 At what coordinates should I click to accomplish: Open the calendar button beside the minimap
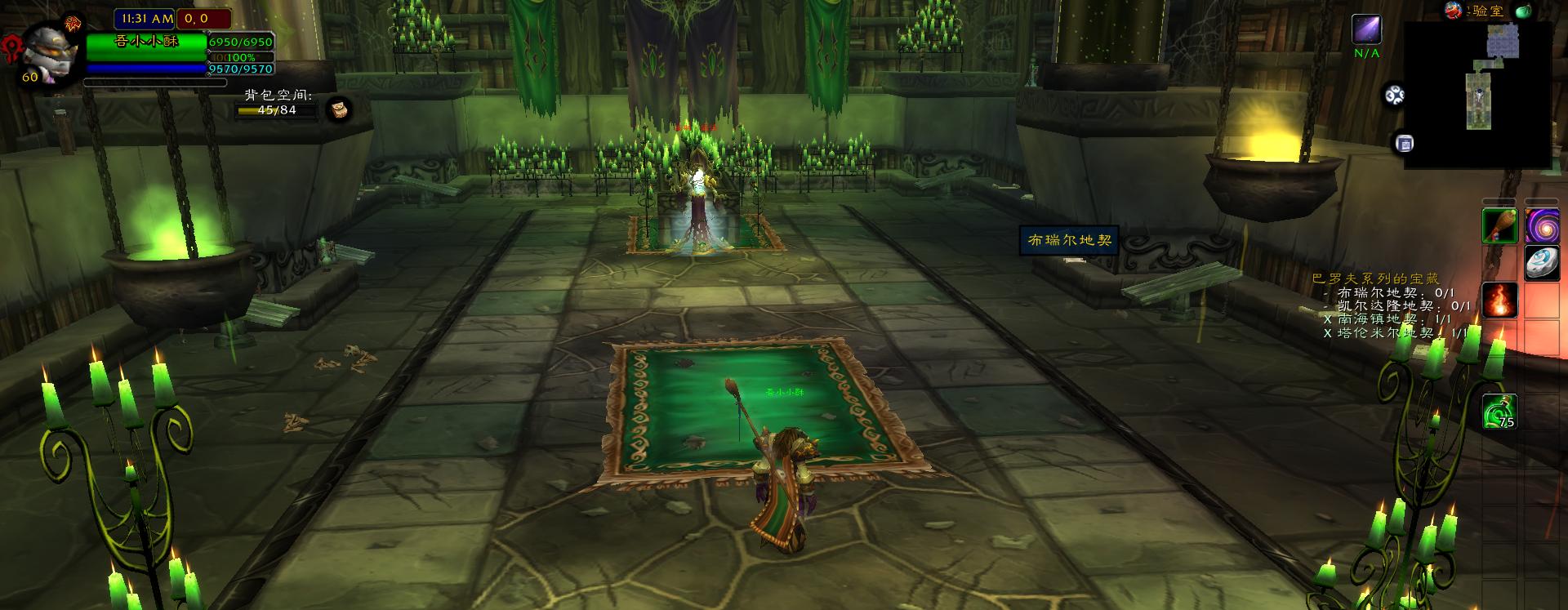tap(1405, 144)
